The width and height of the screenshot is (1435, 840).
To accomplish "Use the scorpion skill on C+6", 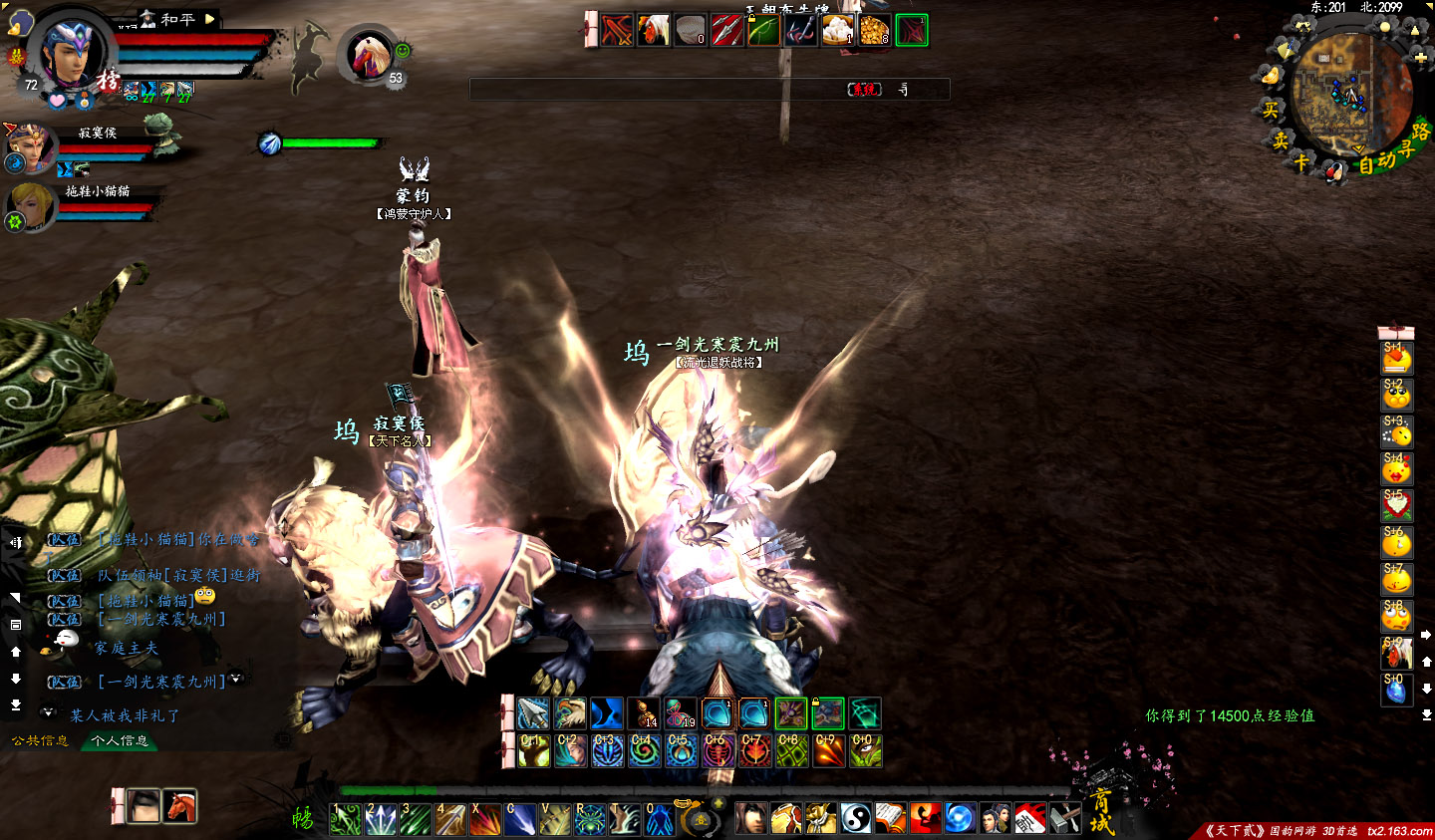I will 717,750.
